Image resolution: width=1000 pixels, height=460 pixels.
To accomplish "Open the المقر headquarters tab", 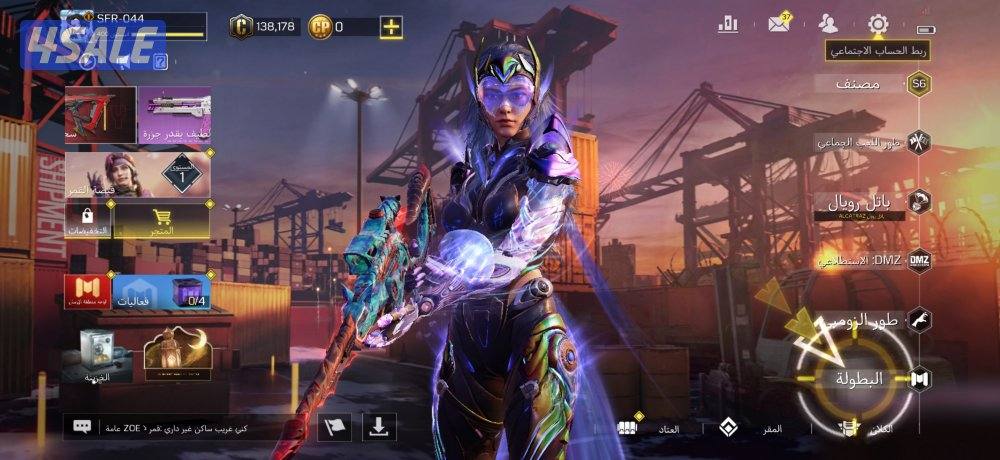I will (x=752, y=428).
